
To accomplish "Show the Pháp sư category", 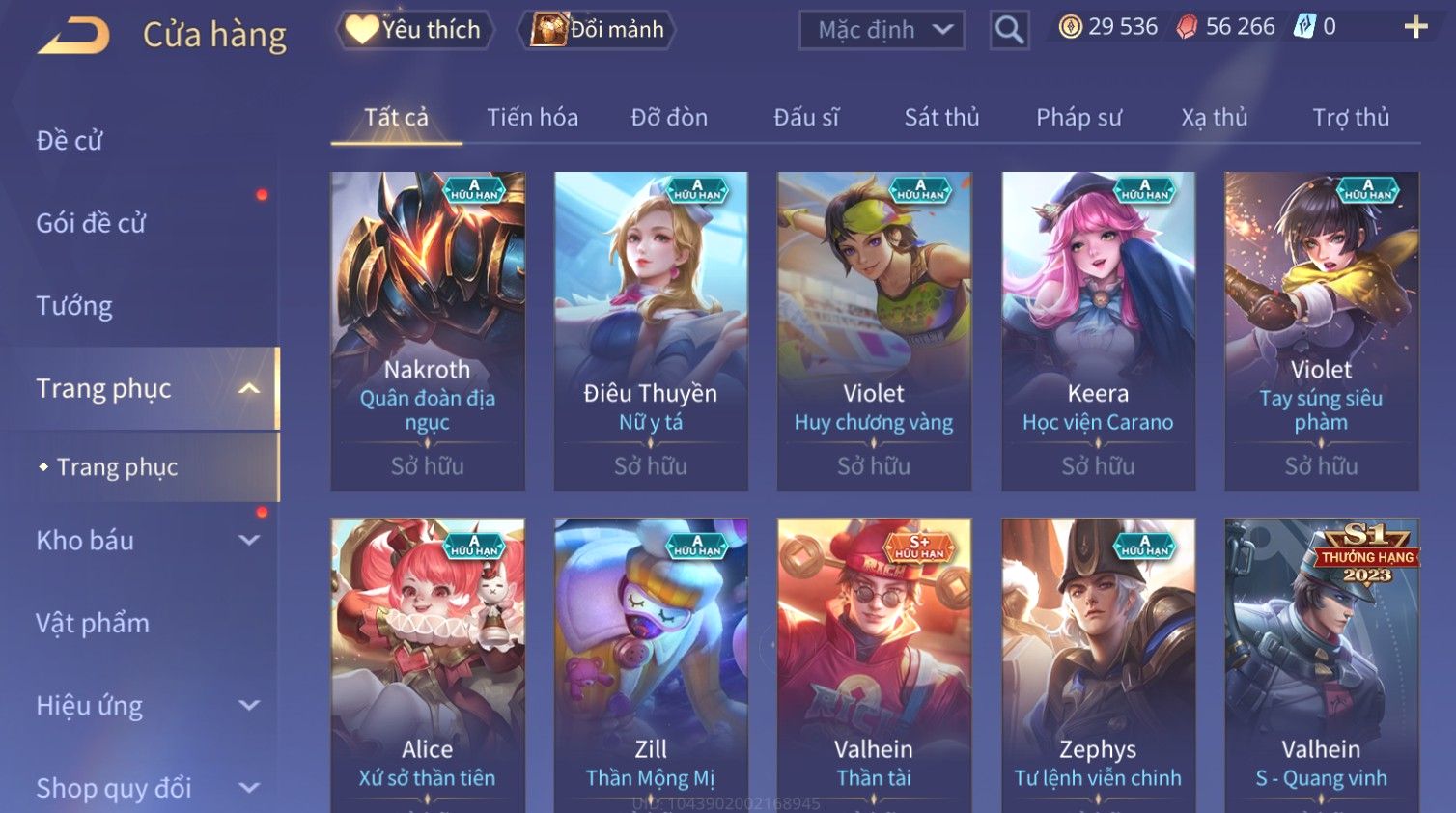I will click(1078, 118).
